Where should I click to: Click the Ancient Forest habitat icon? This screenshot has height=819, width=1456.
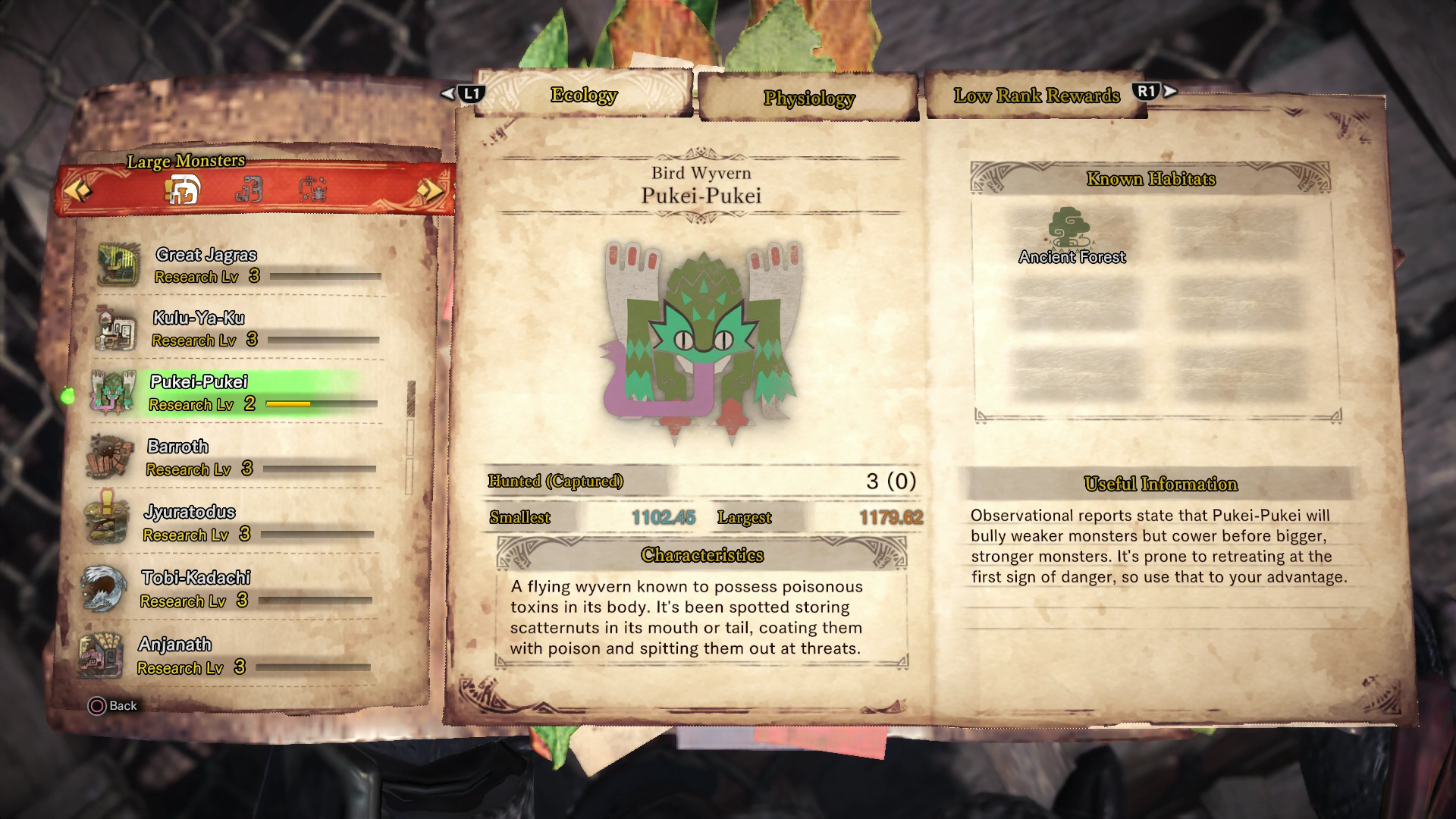[x=1071, y=227]
